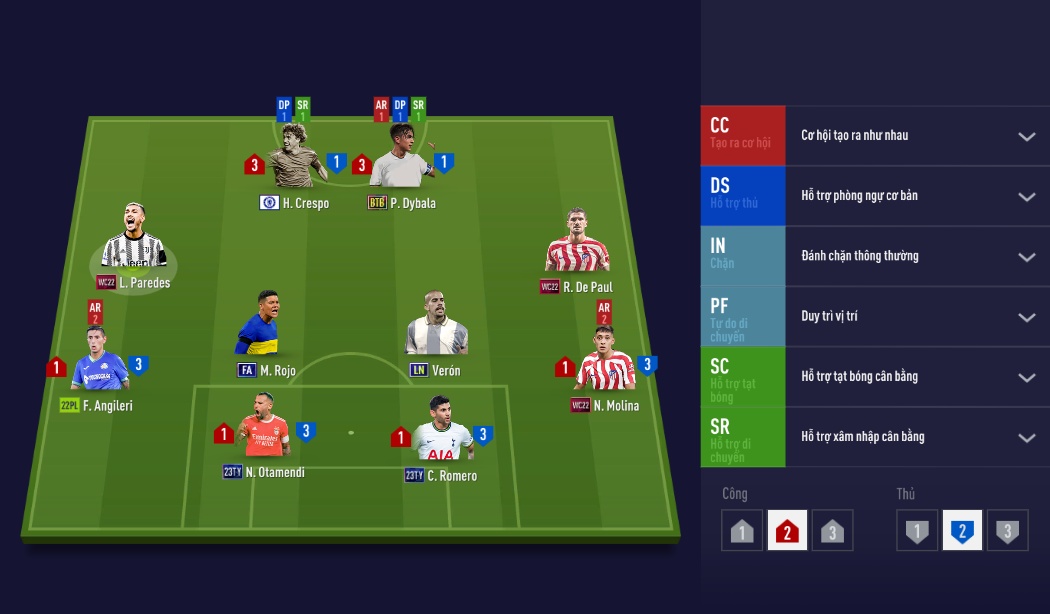Viewport: 1050px width, 614px height.
Task: Choose attack (Công) level 2
Action: pyautogui.click(x=786, y=531)
